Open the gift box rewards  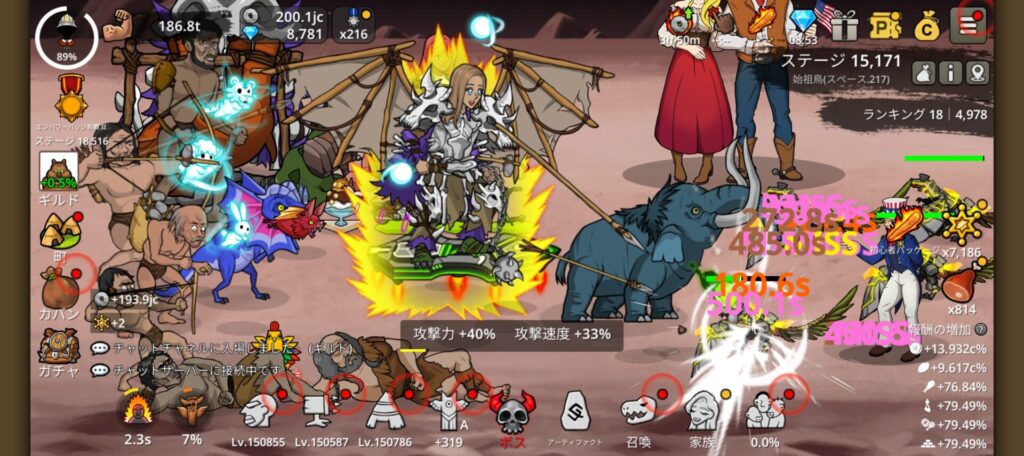click(x=844, y=24)
